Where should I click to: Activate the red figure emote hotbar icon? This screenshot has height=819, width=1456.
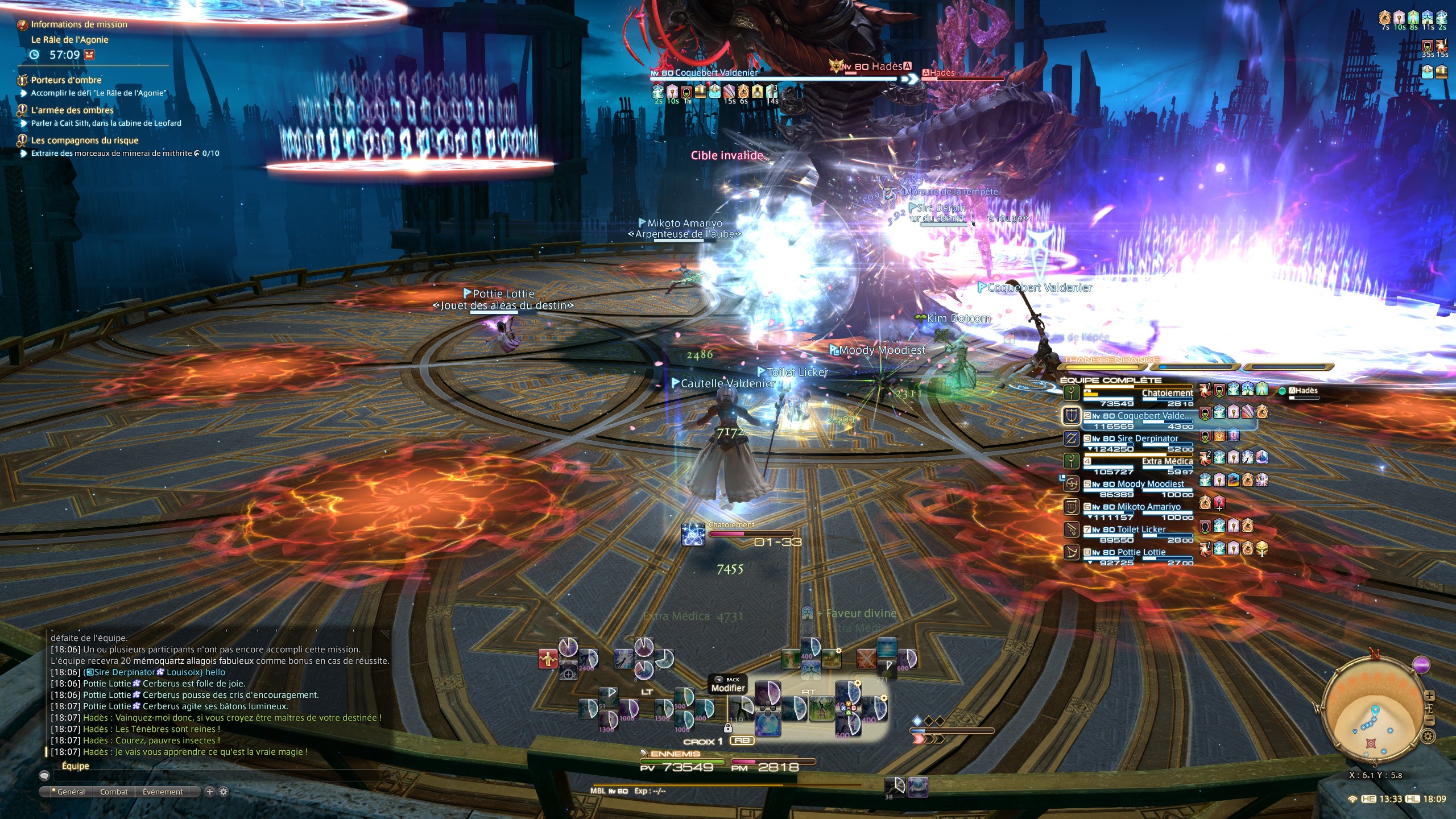point(548,659)
